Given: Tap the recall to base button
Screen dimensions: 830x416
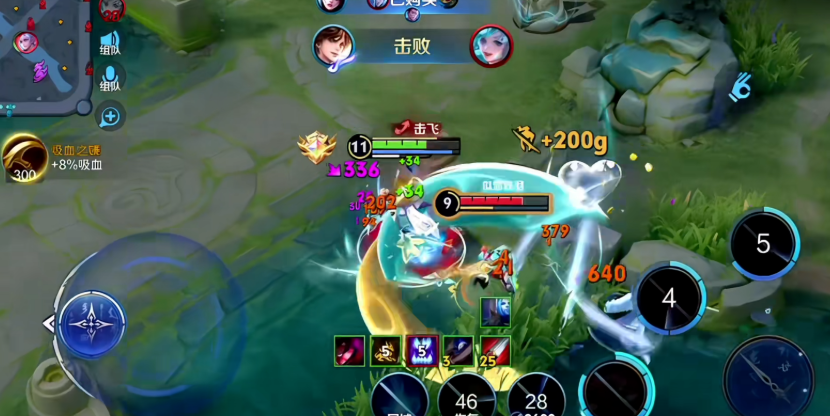Looking at the screenshot, I should click(x=399, y=398).
